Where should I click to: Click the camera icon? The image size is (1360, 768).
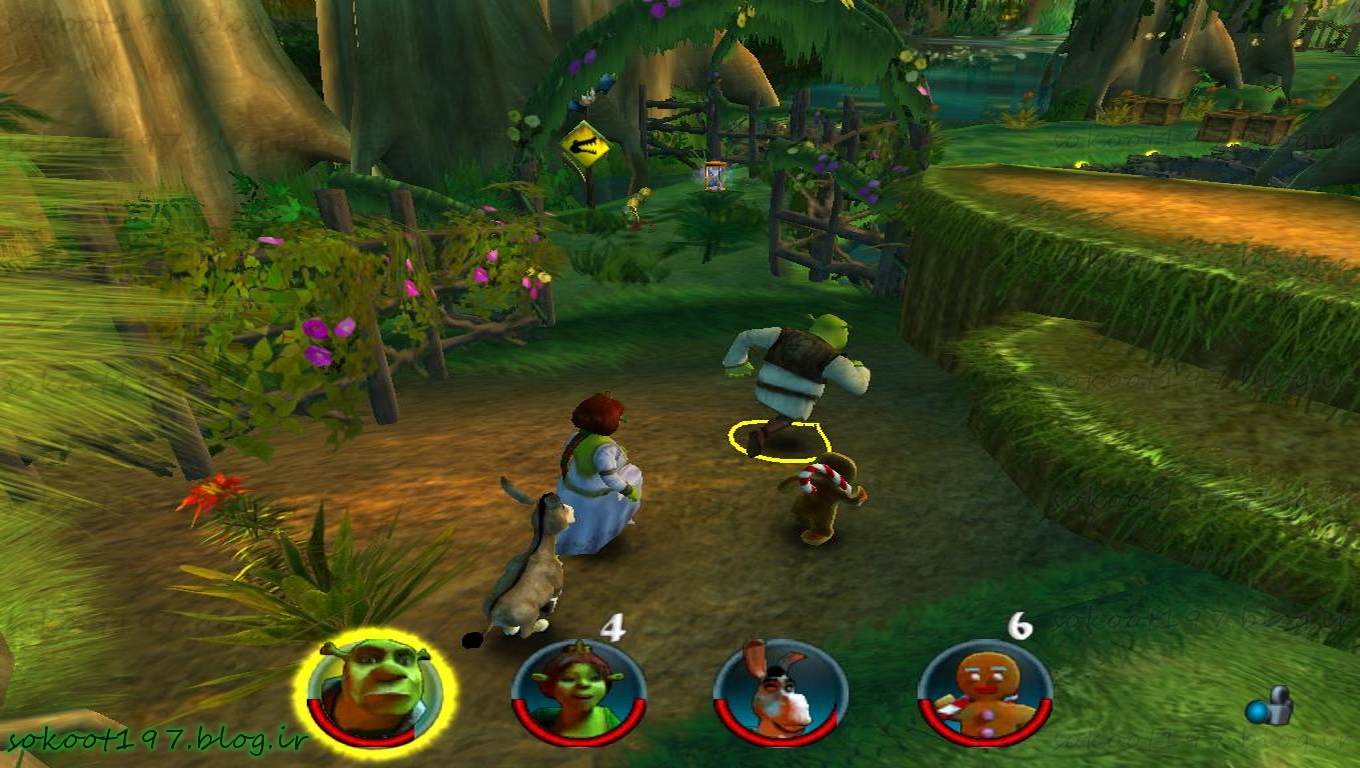coord(1268,708)
